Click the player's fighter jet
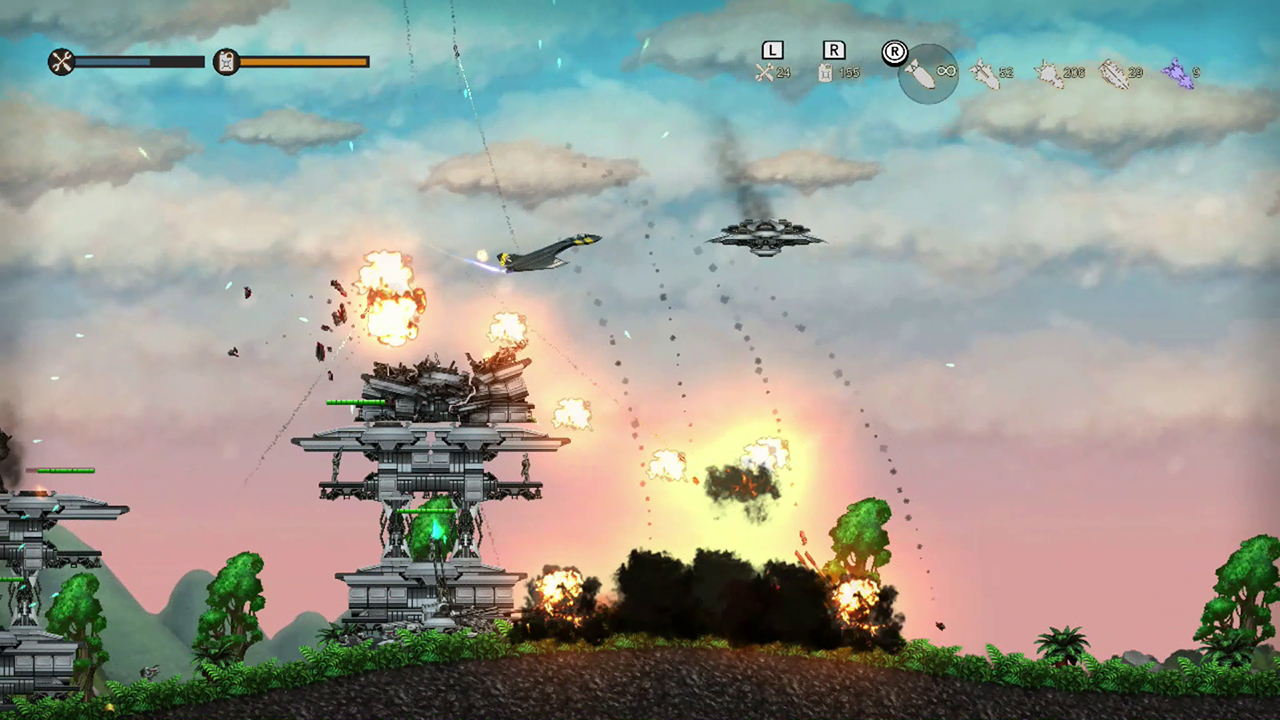Viewport: 1280px width, 720px height. click(540, 252)
